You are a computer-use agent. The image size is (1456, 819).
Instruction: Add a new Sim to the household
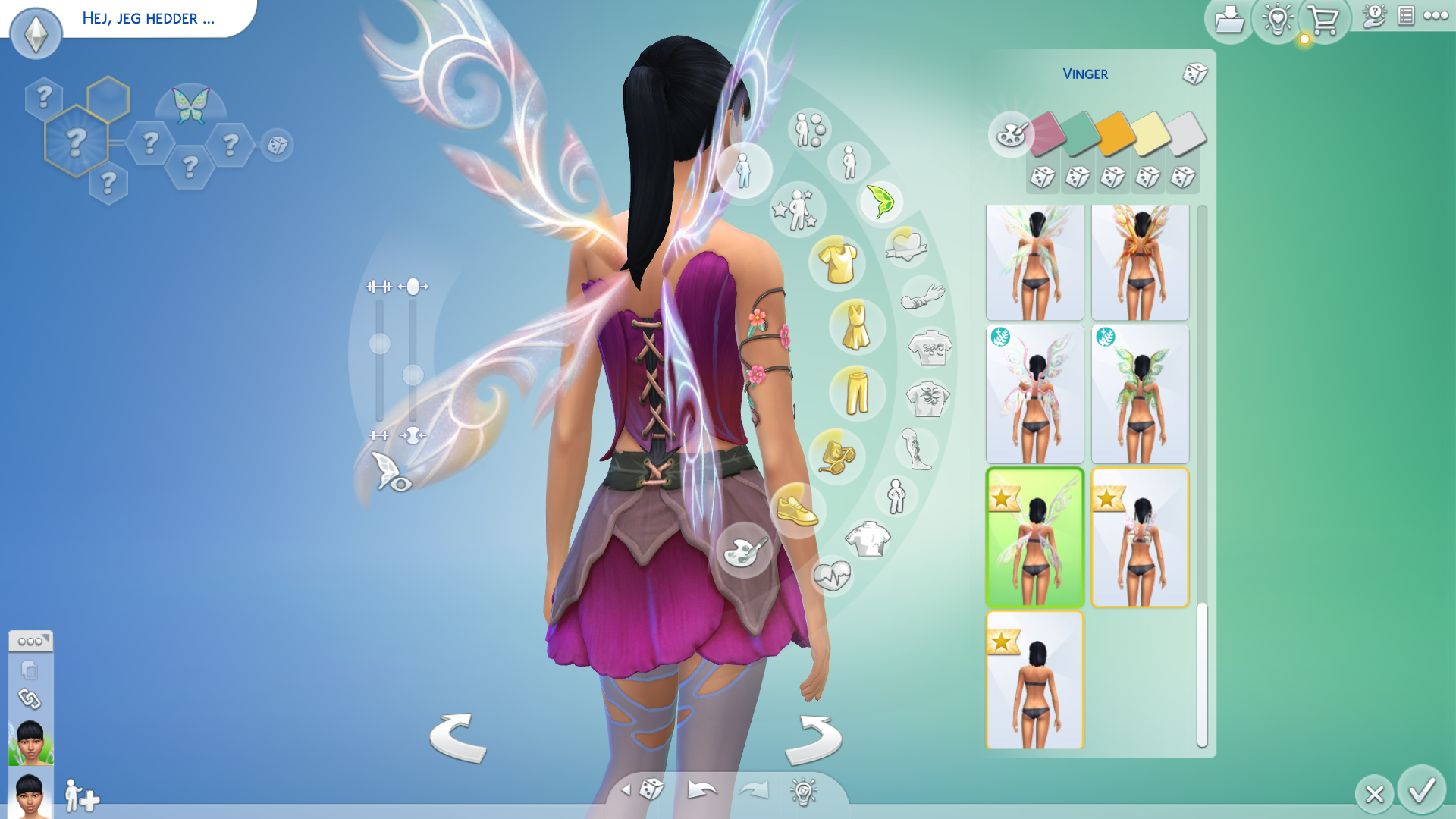[82, 796]
